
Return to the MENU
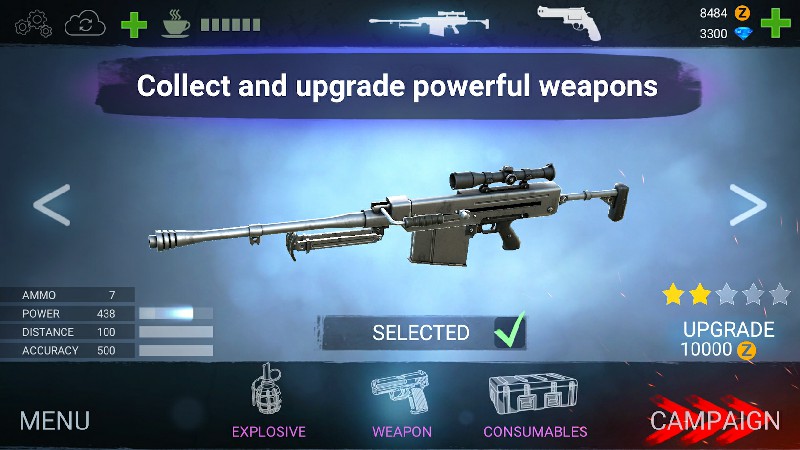coord(55,420)
